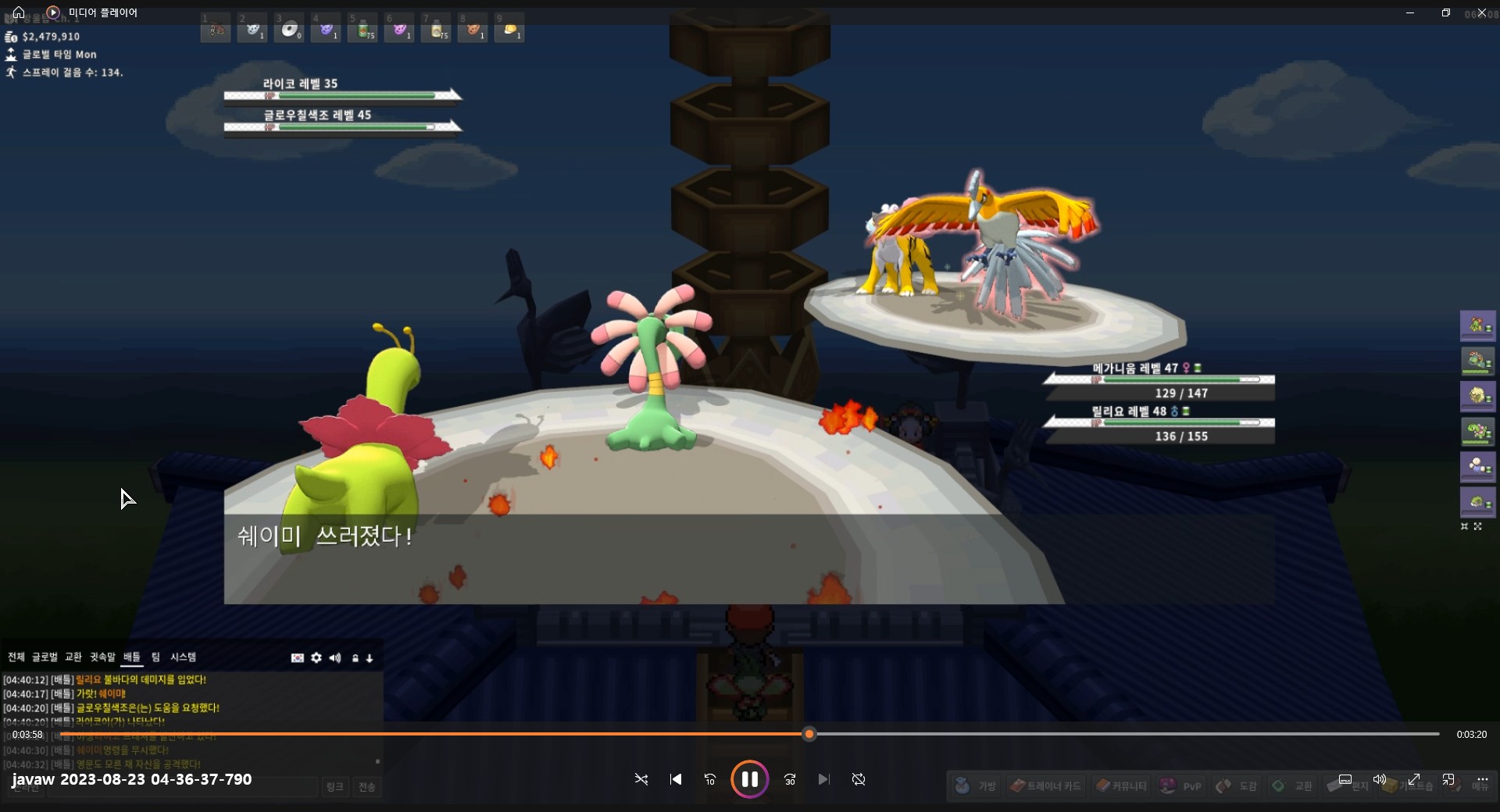The height and width of the screenshot is (812, 1500).
Task: Open the 도감 Pokédex button
Action: pos(1237,785)
